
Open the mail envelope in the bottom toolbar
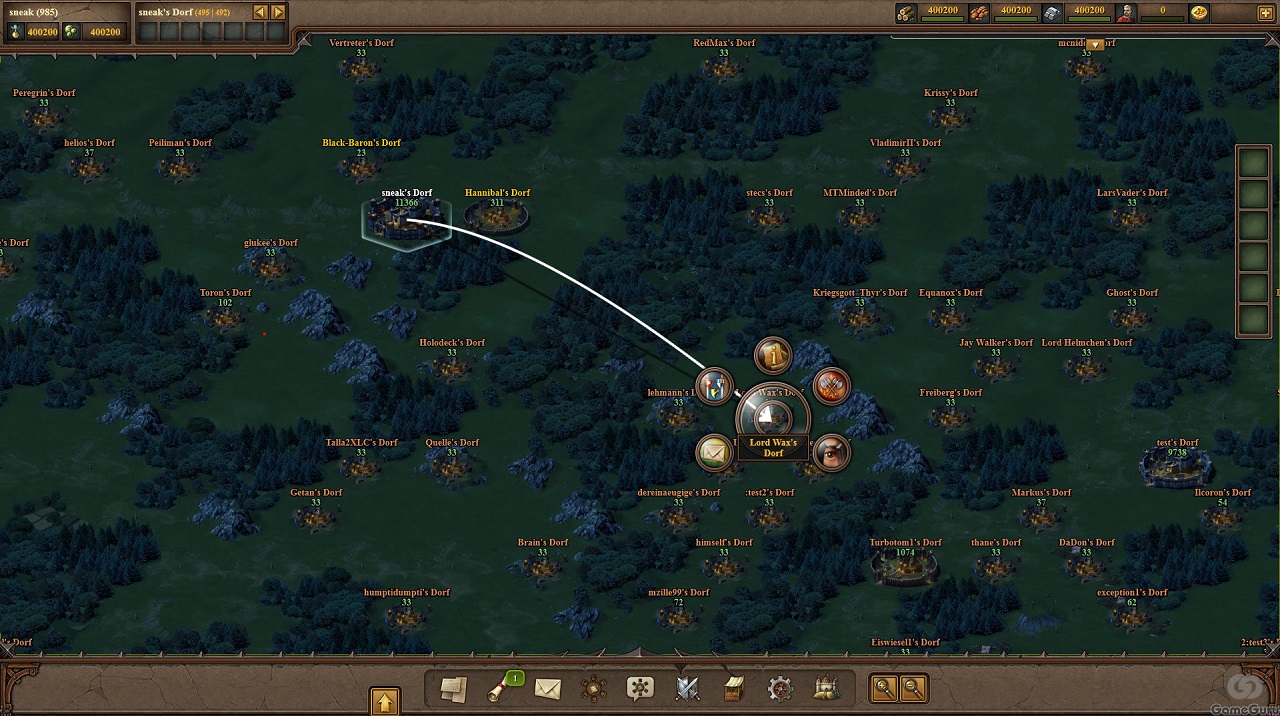(x=547, y=688)
